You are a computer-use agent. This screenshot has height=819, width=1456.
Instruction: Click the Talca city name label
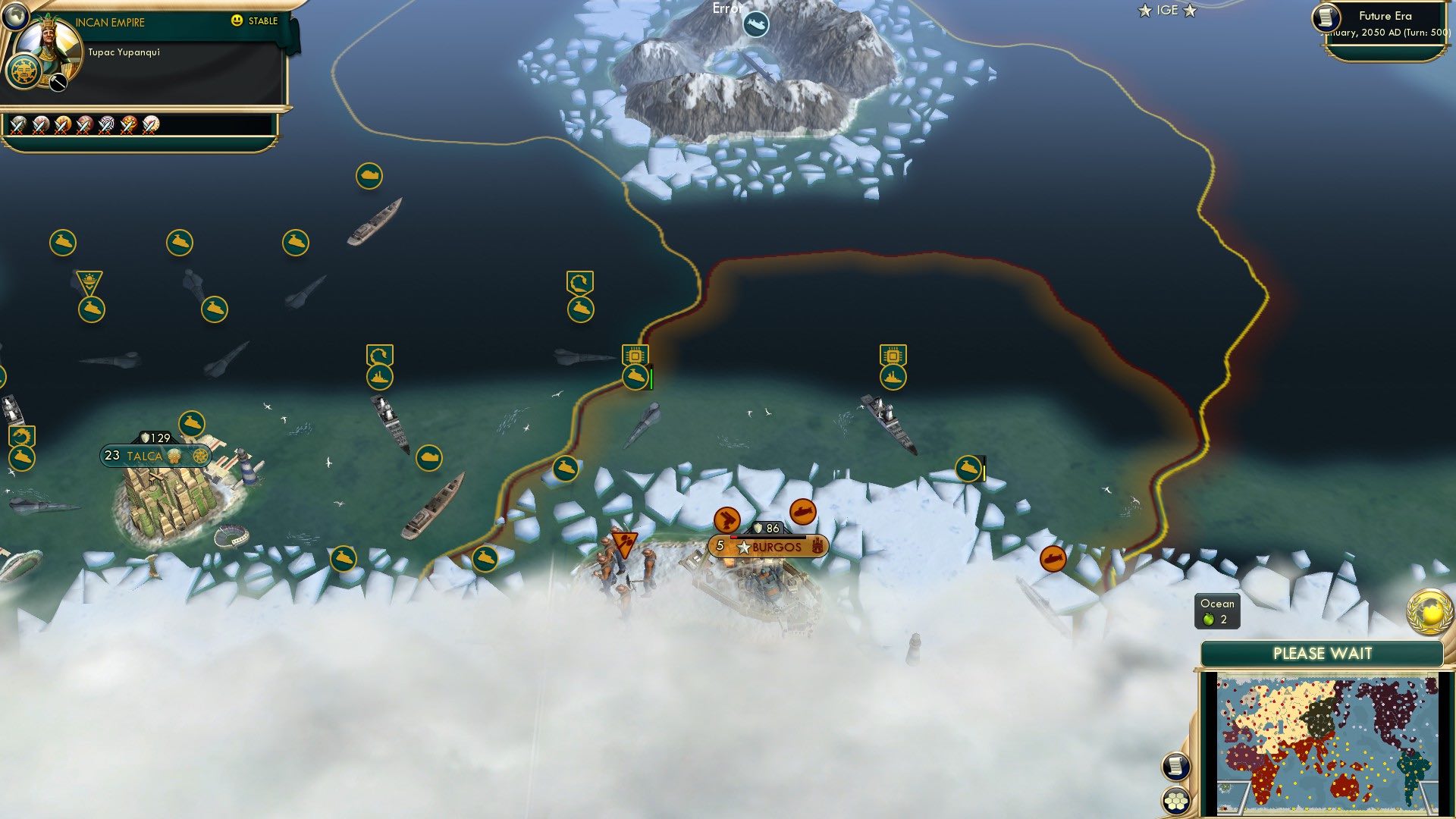coord(144,456)
